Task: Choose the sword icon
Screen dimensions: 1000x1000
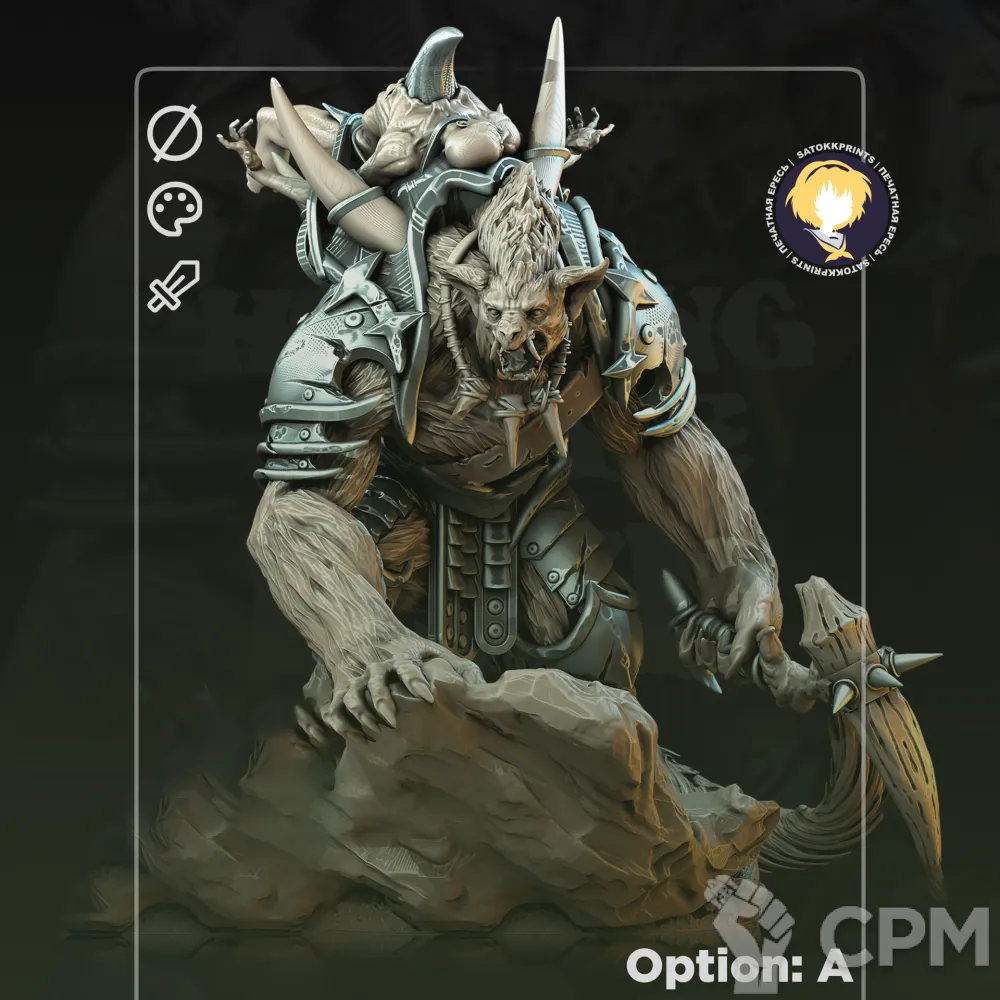Action: 174,285
